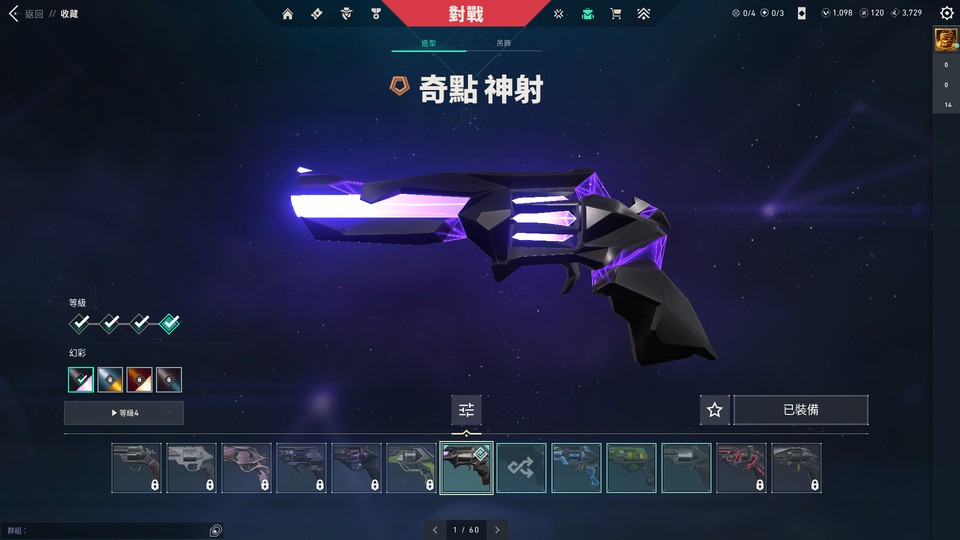Image resolution: width=960 pixels, height=540 pixels.
Task: Switch to the 吊飾 tab
Action: [504, 44]
